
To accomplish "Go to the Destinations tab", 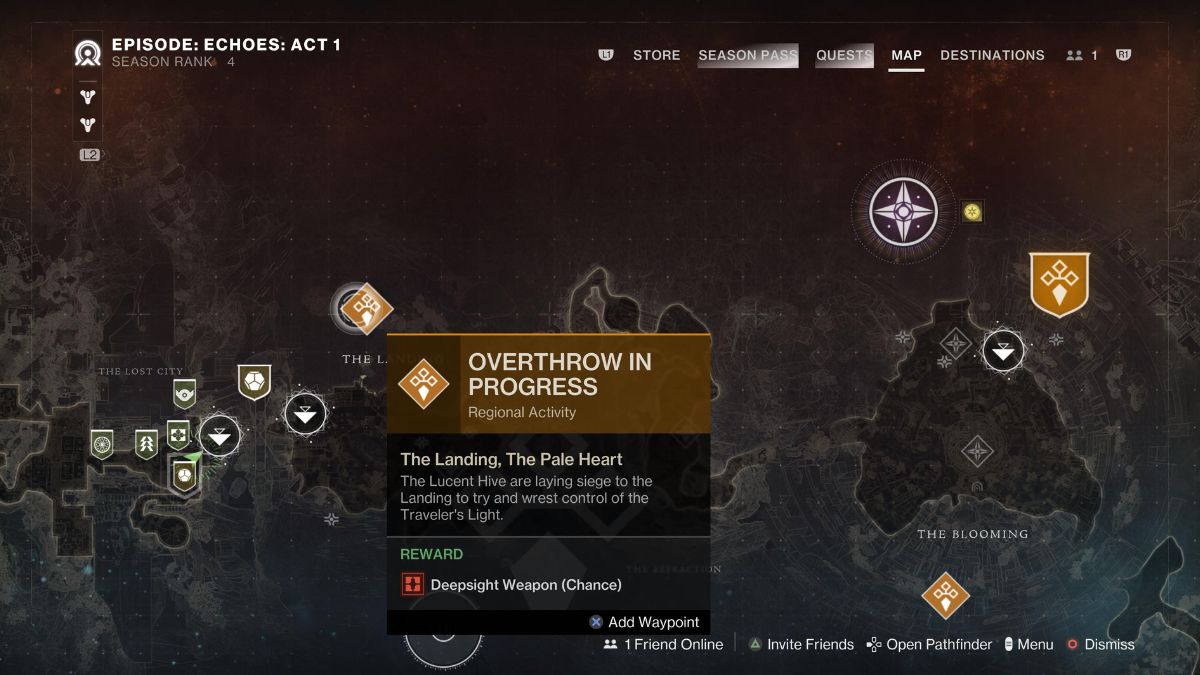I will point(992,55).
